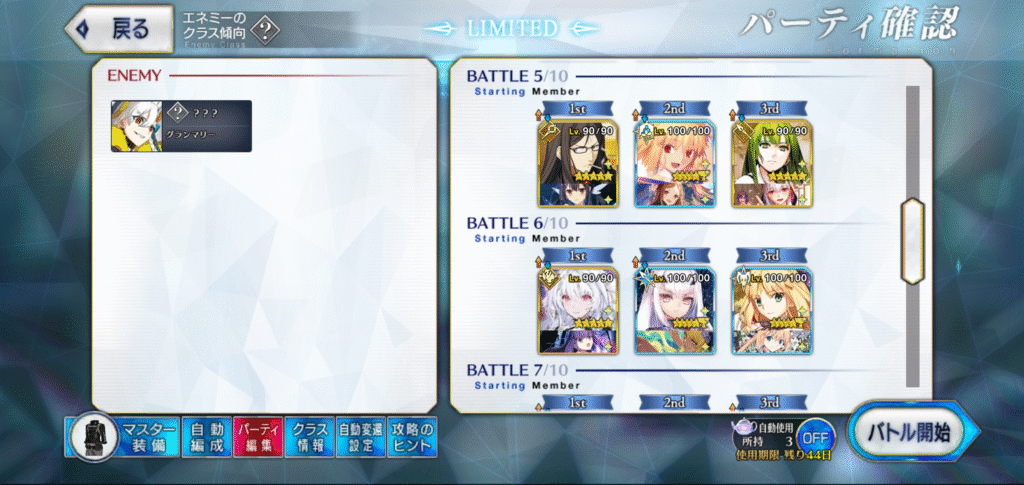Open パーティ編集 party edit
1024x485 pixels.
(x=258, y=437)
